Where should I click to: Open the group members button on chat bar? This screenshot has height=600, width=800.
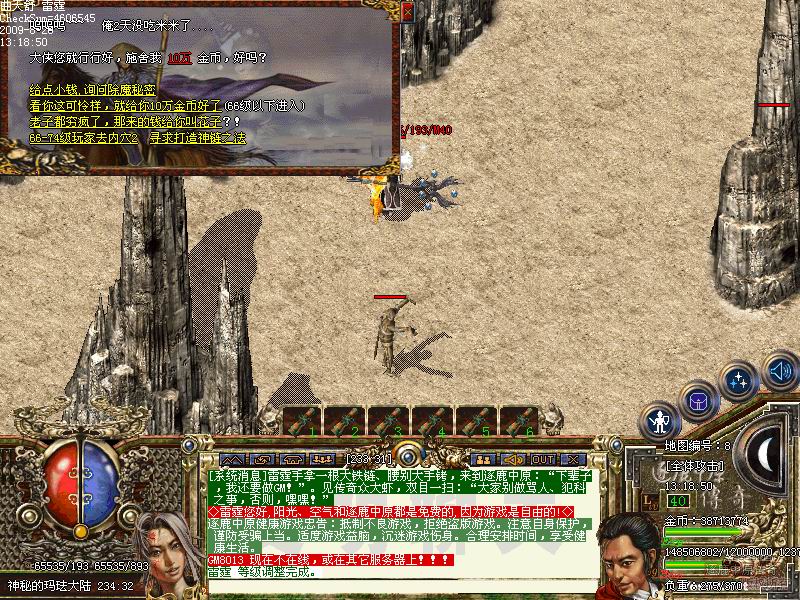[481, 459]
